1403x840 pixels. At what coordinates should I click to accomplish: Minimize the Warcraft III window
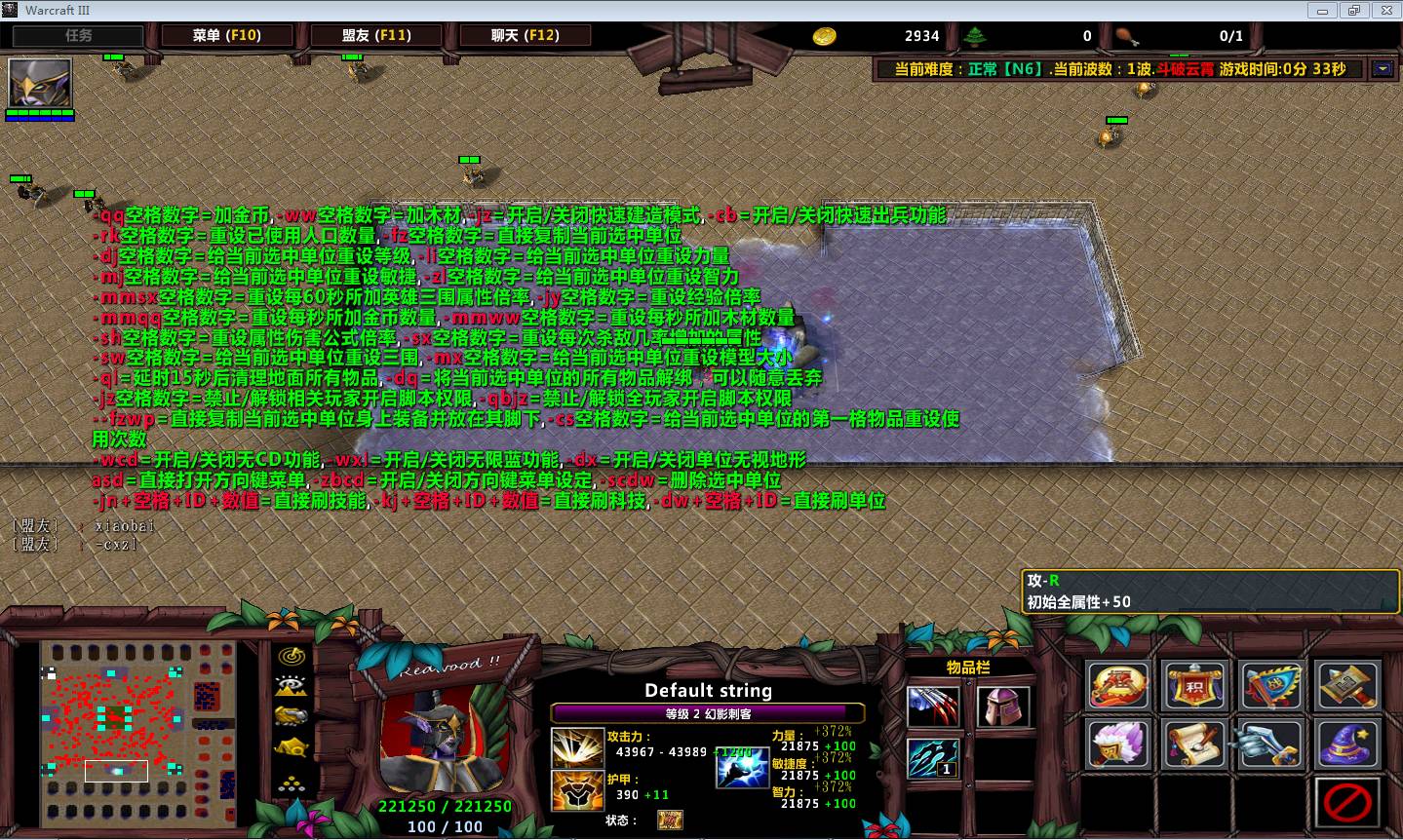coord(1323,10)
